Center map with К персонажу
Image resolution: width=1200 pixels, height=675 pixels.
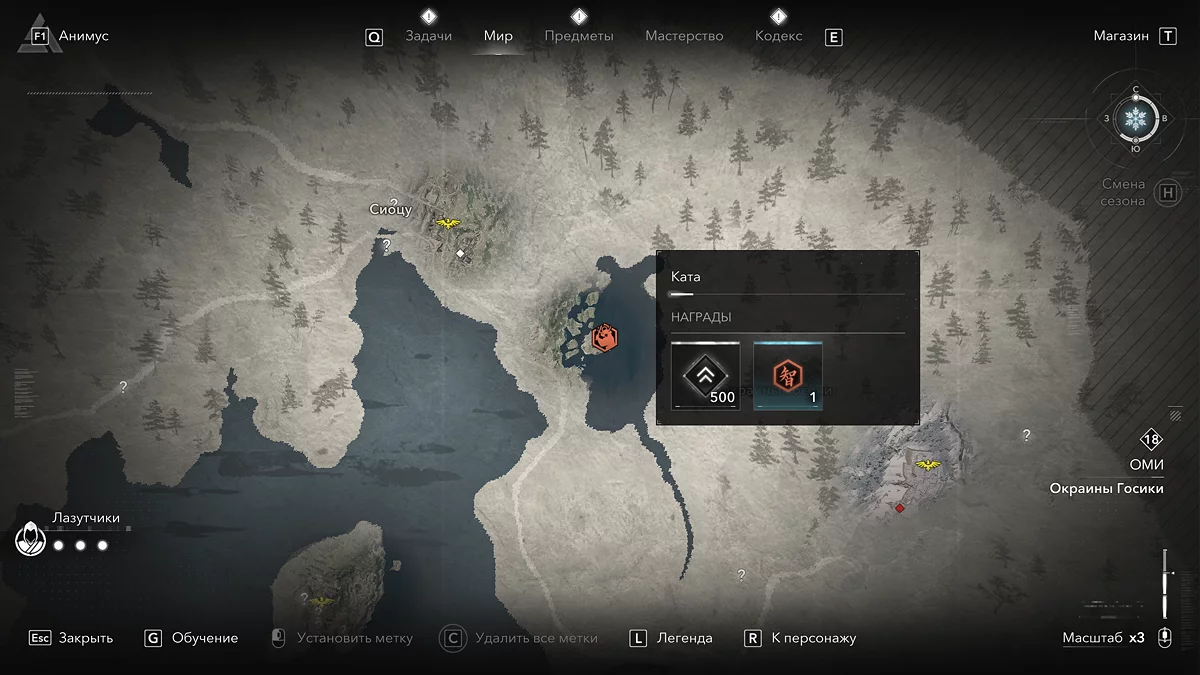[813, 638]
